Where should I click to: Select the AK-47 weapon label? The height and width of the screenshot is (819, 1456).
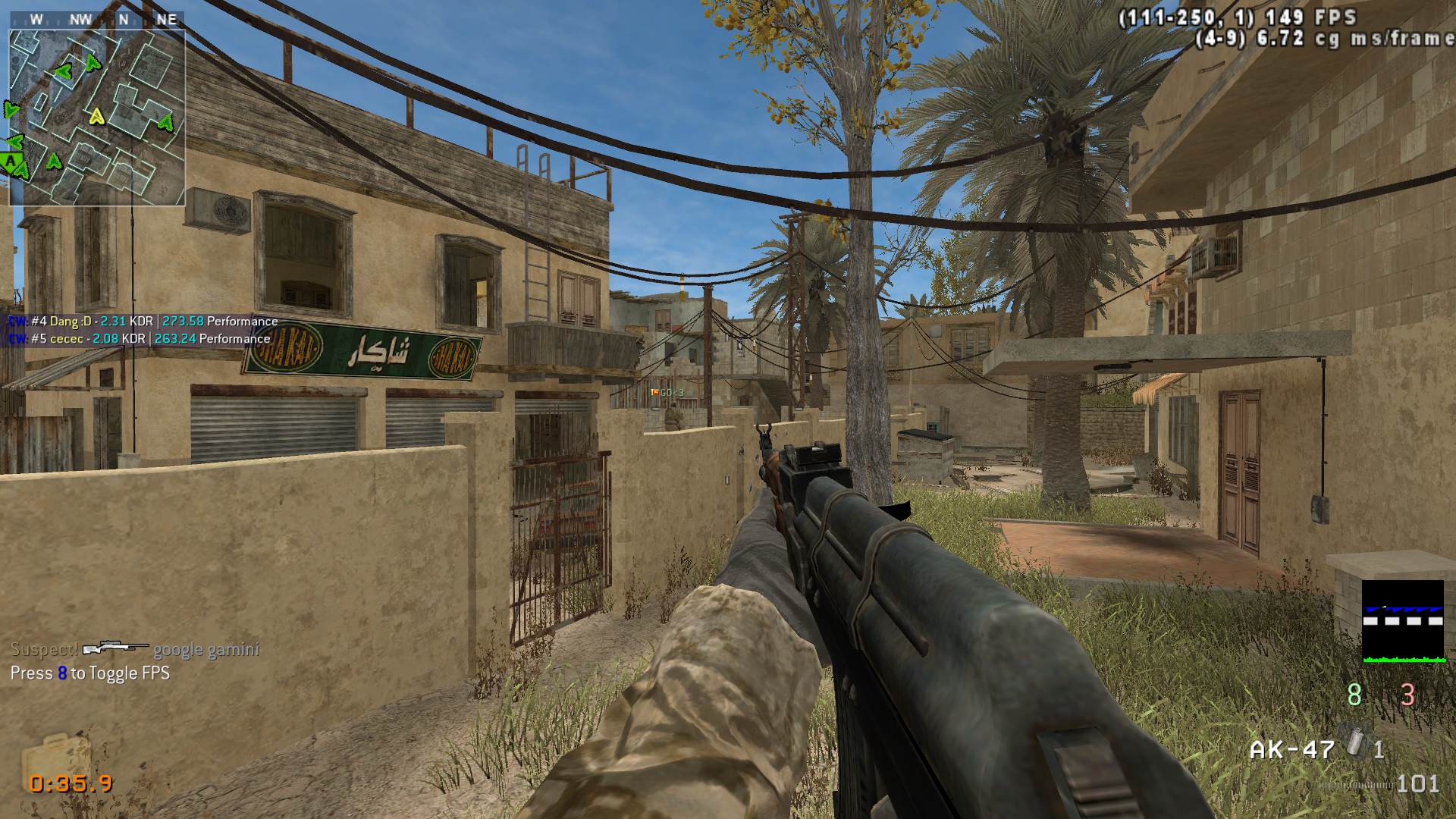1291,749
